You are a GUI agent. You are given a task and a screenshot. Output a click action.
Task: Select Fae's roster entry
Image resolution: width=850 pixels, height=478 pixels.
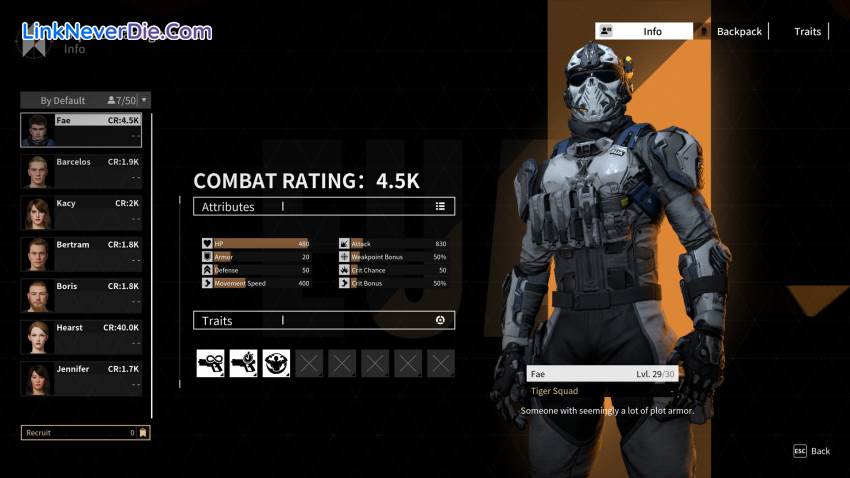tap(81, 130)
